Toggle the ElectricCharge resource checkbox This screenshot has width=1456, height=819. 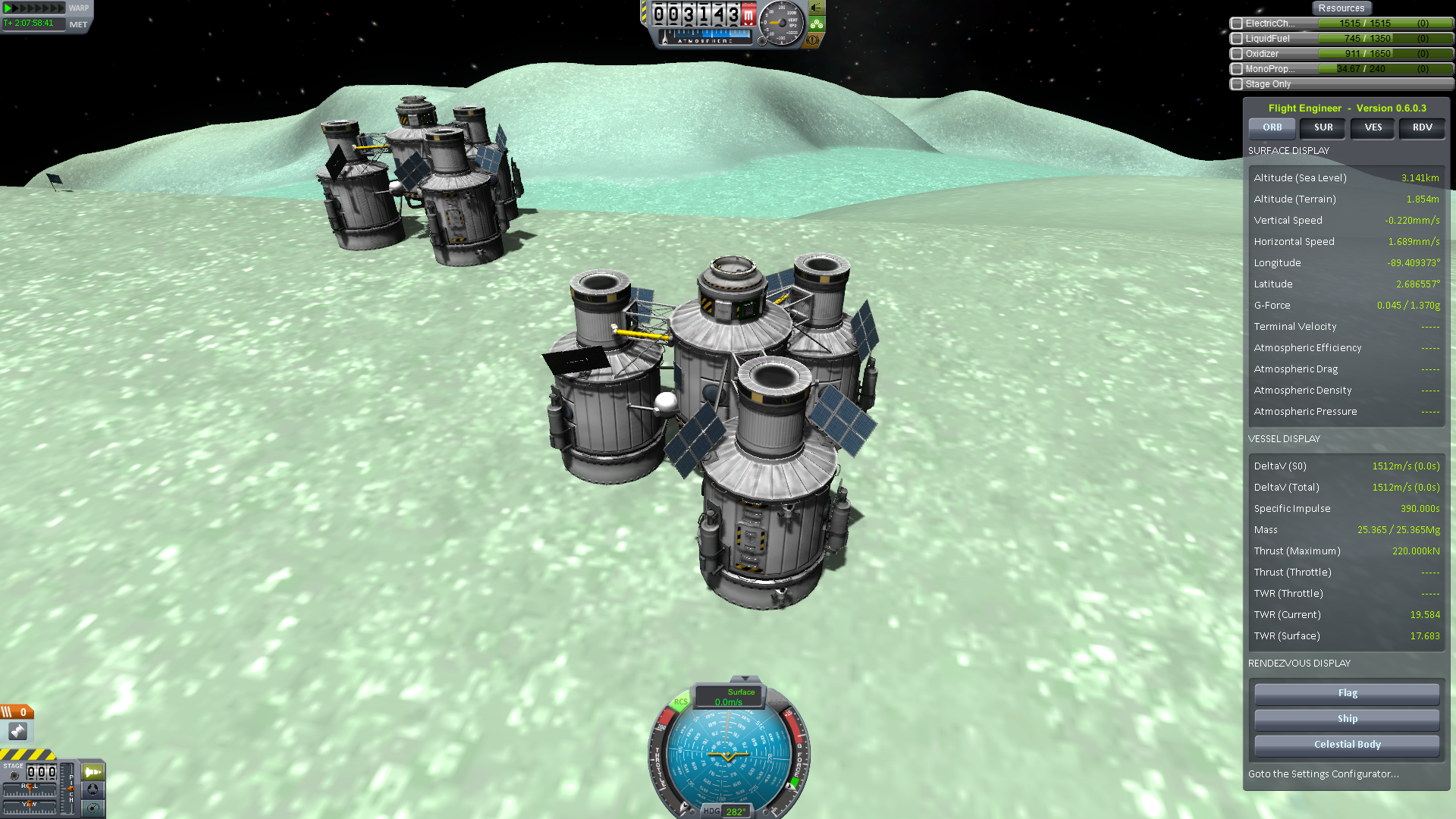pyautogui.click(x=1237, y=24)
